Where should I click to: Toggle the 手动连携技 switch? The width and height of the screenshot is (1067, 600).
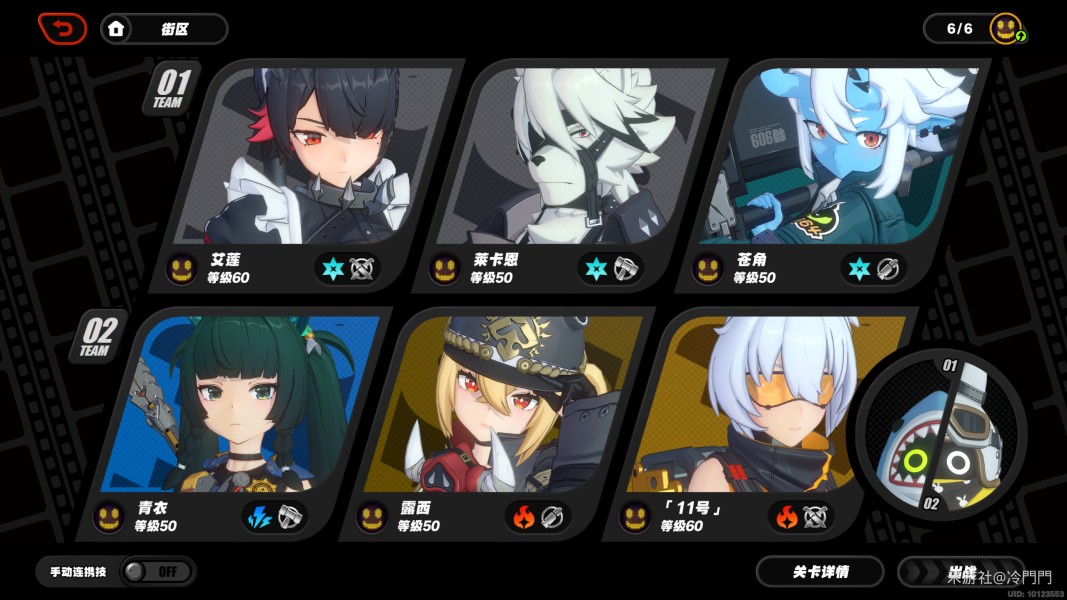pyautogui.click(x=156, y=571)
